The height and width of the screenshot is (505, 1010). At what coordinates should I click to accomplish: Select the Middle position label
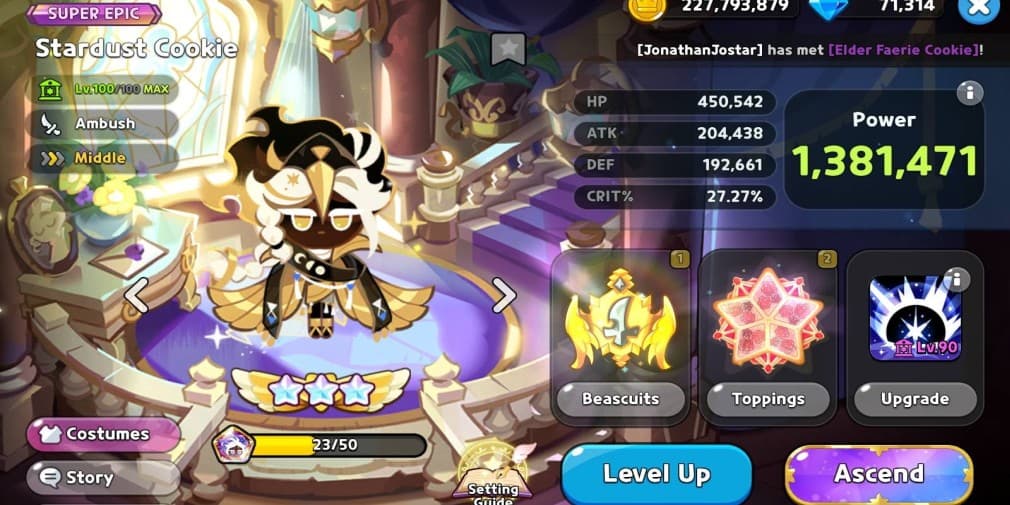click(100, 158)
